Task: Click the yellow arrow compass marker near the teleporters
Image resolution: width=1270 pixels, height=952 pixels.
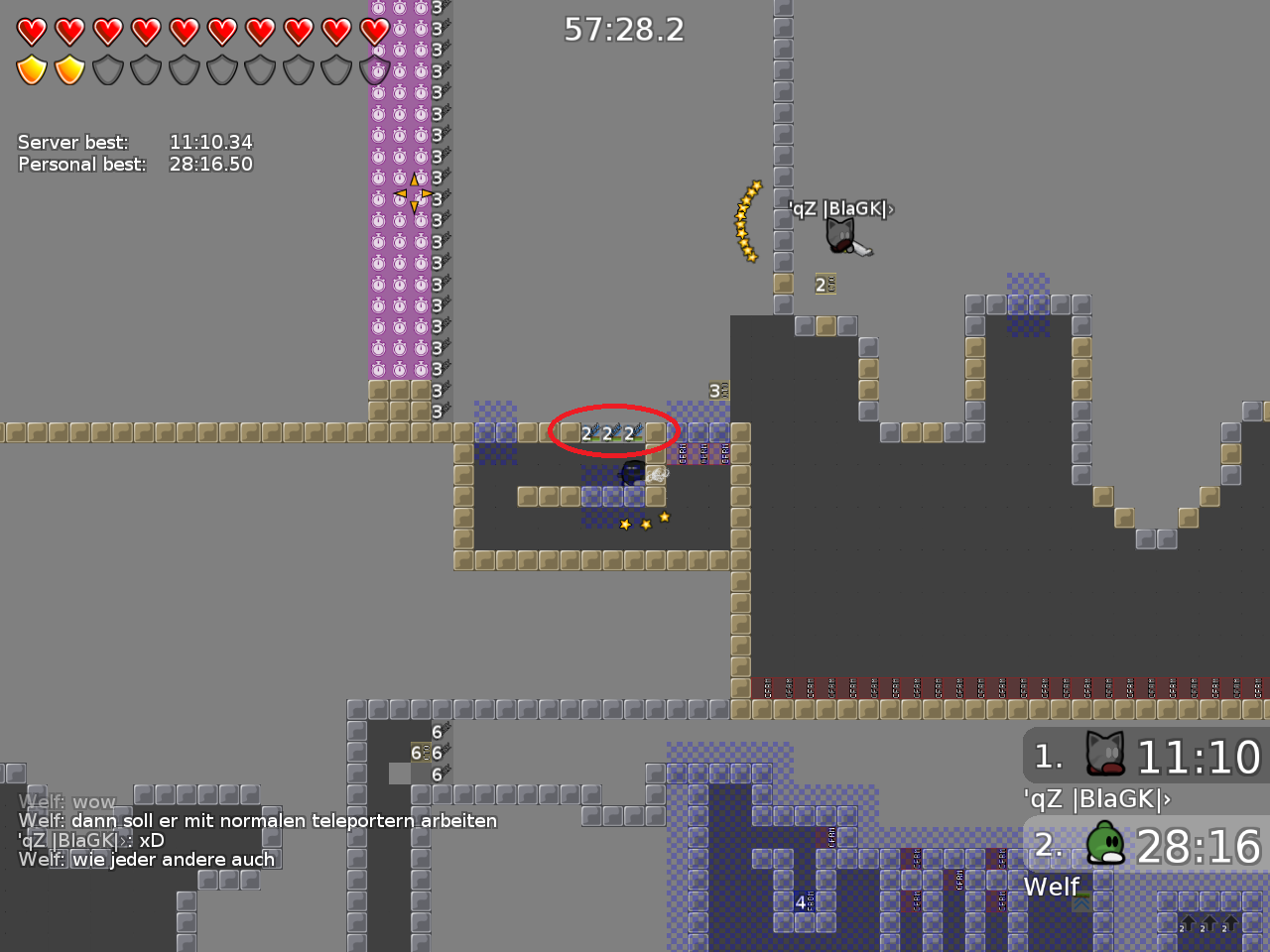Action: (414, 193)
